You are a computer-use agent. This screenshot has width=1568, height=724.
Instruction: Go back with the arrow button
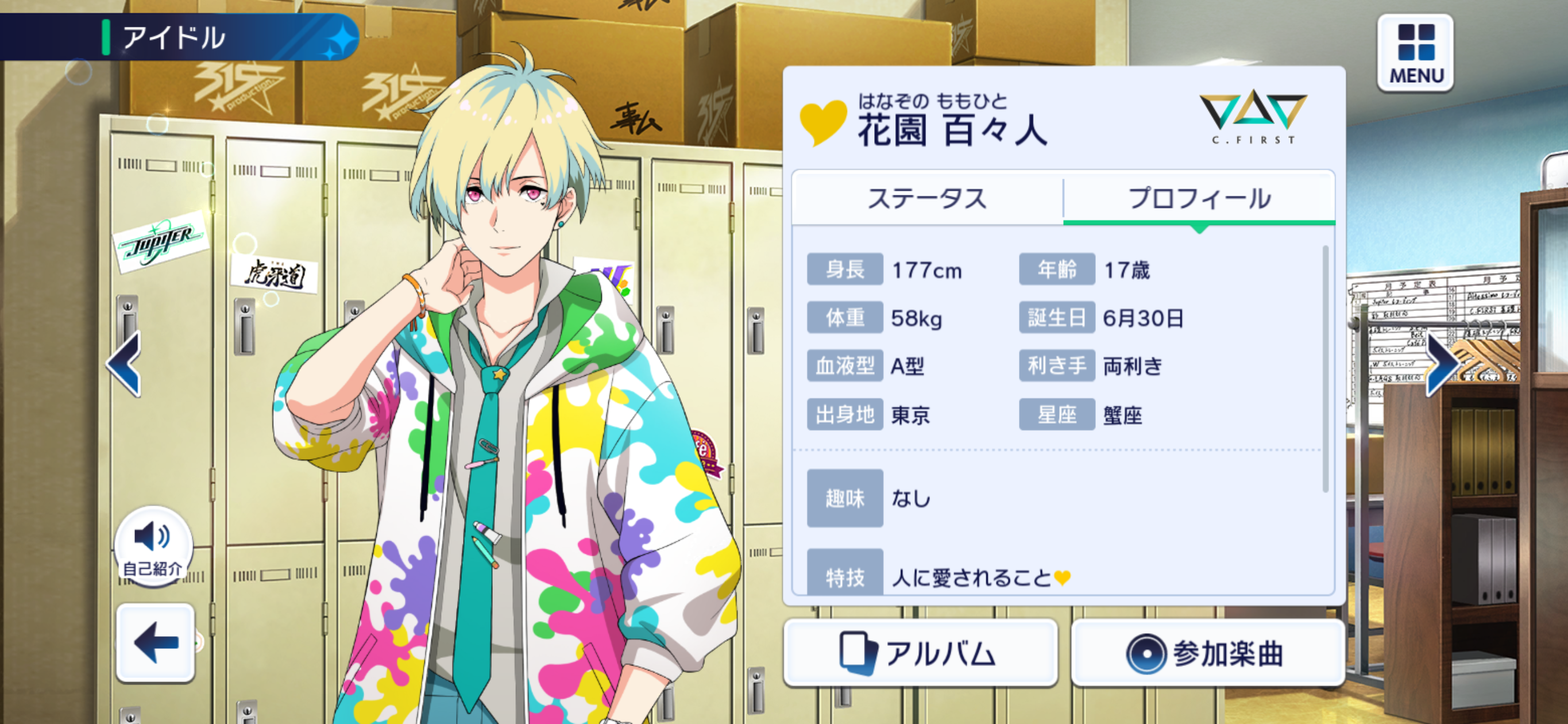[156, 642]
